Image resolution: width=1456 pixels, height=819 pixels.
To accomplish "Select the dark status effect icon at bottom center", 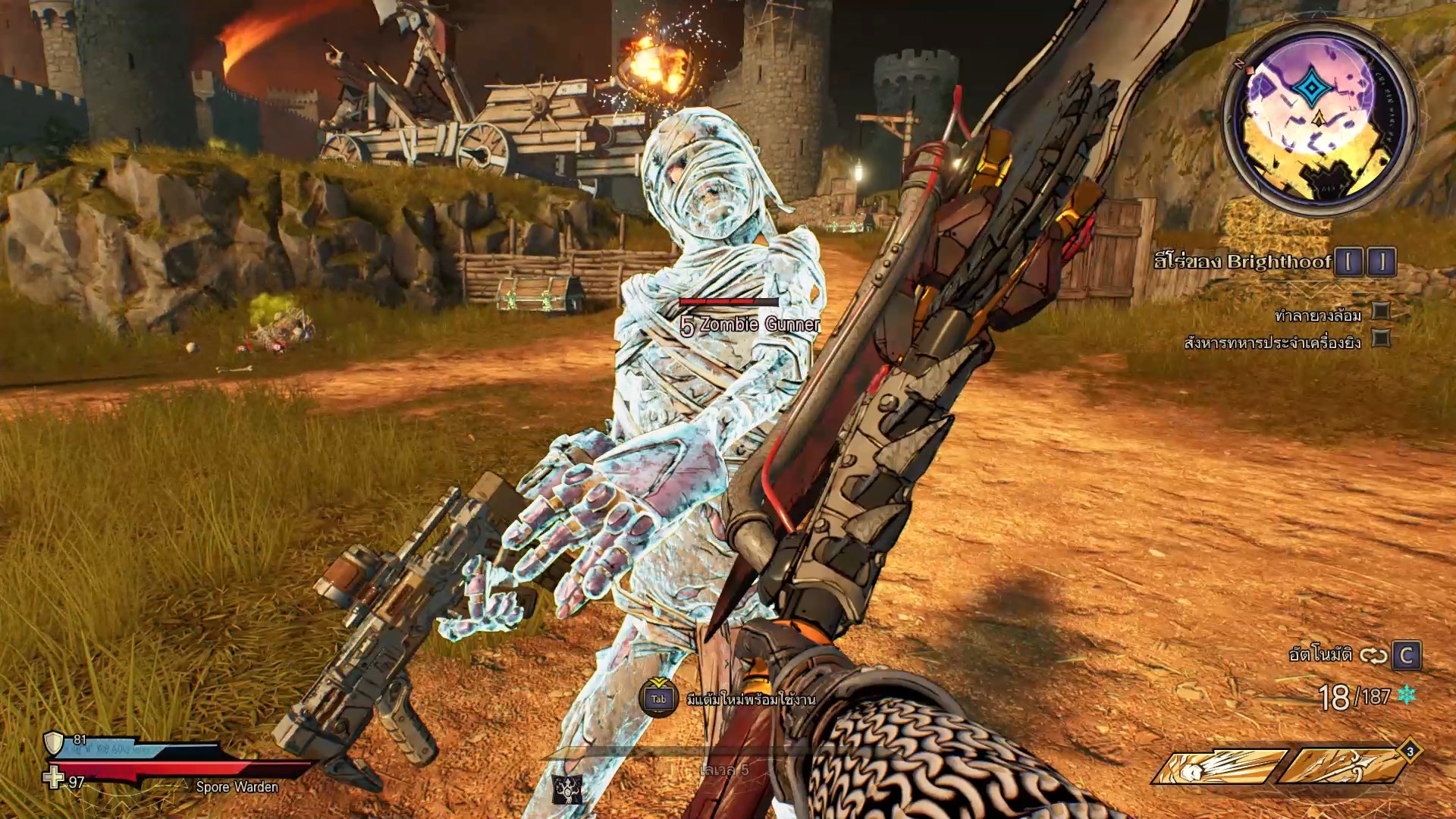I will click(x=566, y=791).
